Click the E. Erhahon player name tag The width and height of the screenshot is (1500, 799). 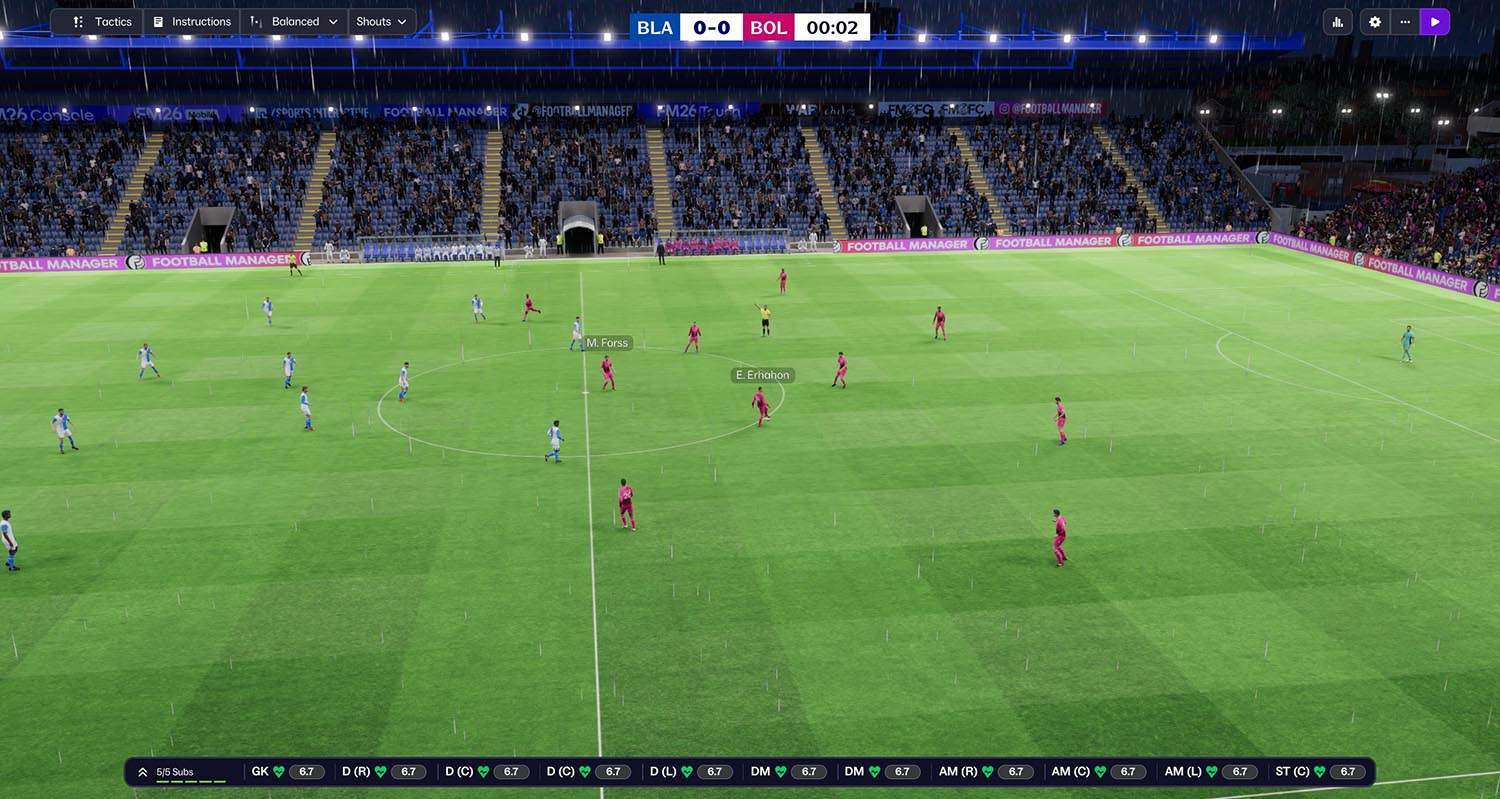click(x=762, y=375)
